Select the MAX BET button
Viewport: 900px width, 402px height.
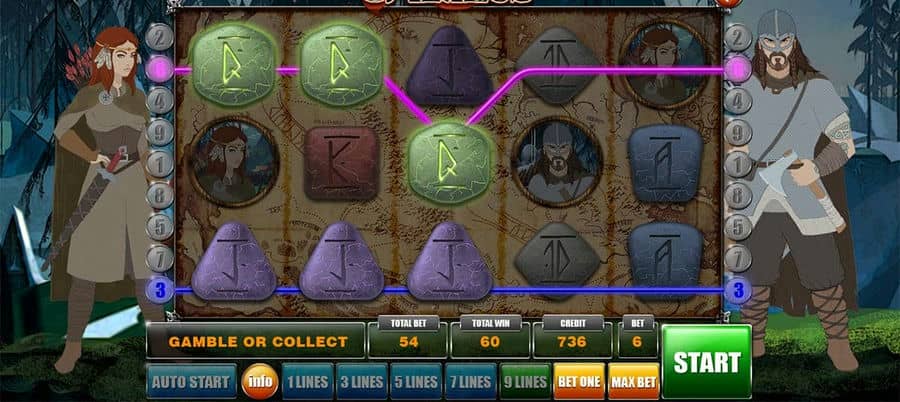pyautogui.click(x=633, y=381)
